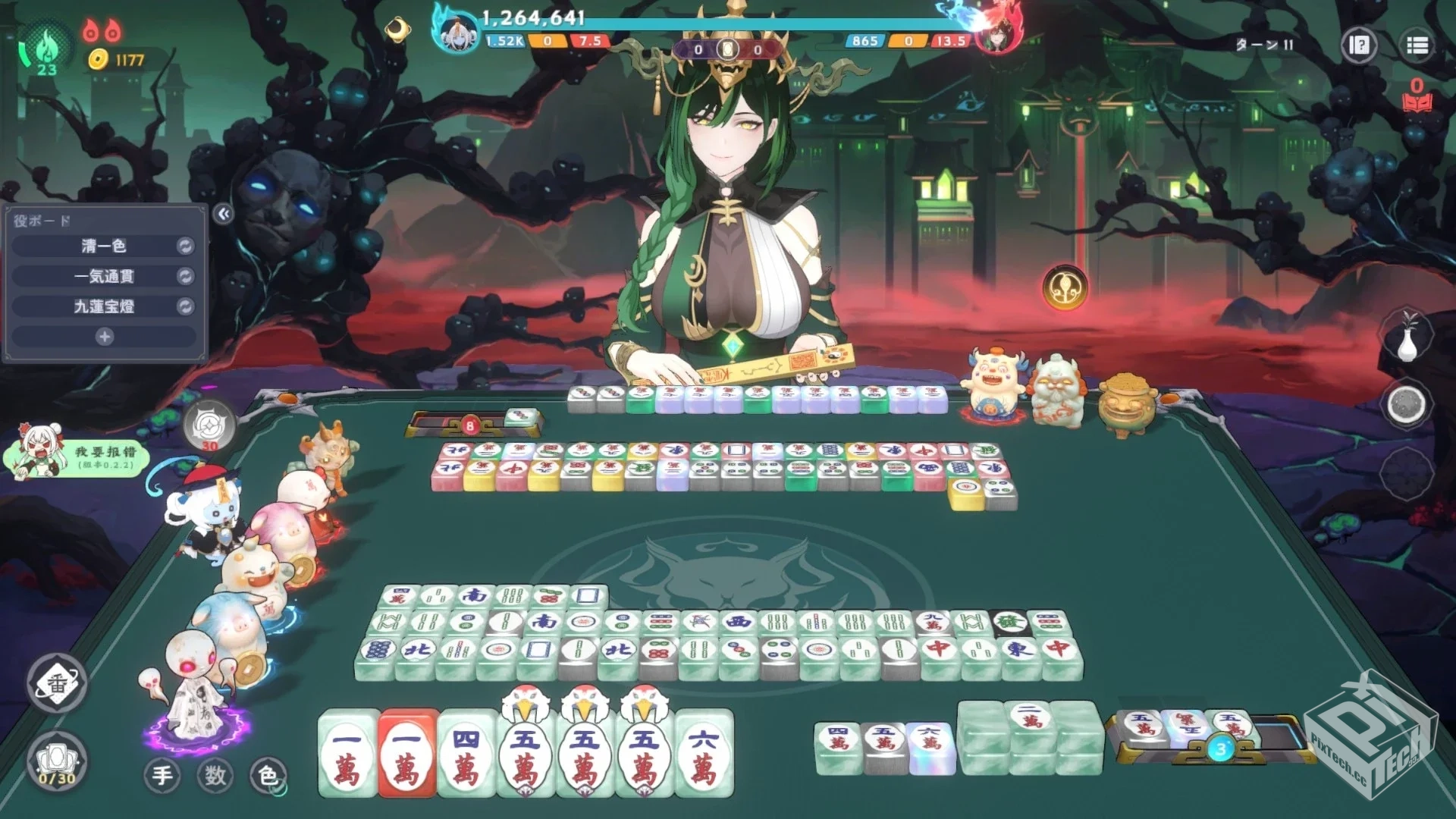Open the list menu icon top right
This screenshot has height=819, width=1456.
coord(1418,45)
